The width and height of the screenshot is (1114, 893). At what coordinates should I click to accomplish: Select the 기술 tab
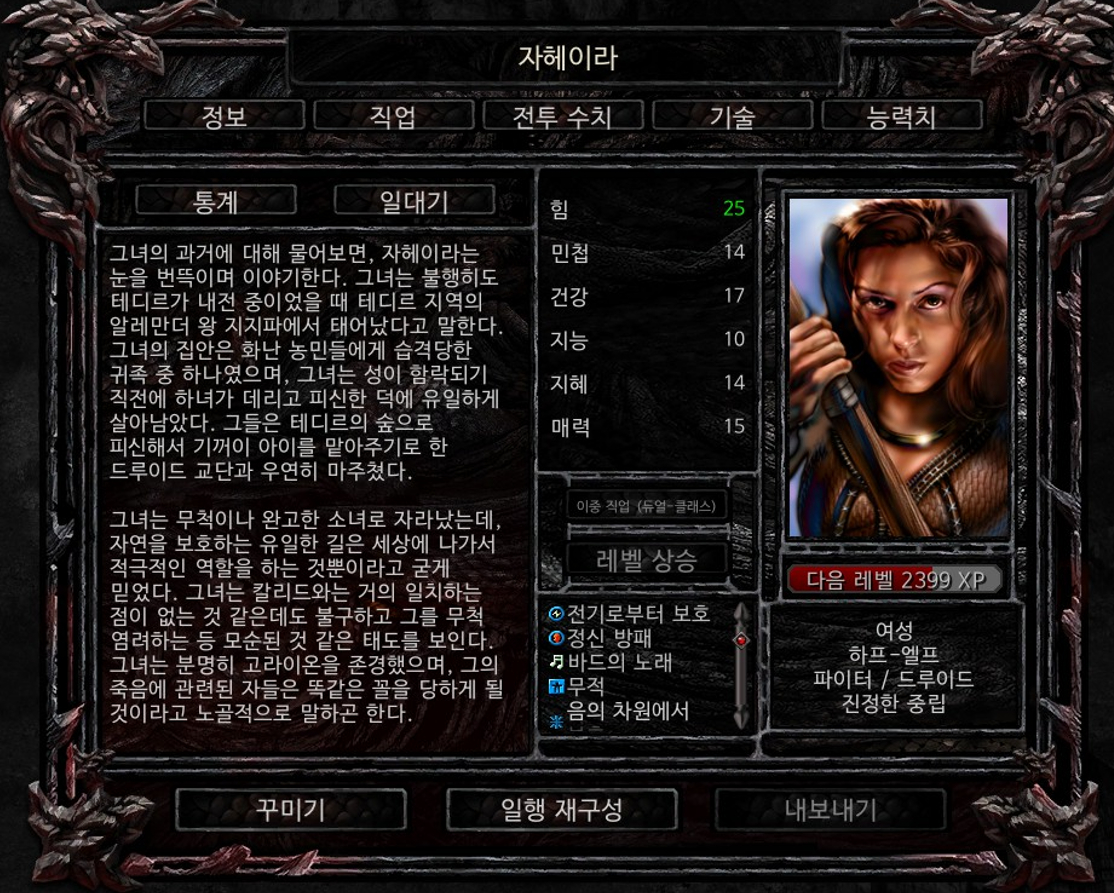(x=731, y=116)
